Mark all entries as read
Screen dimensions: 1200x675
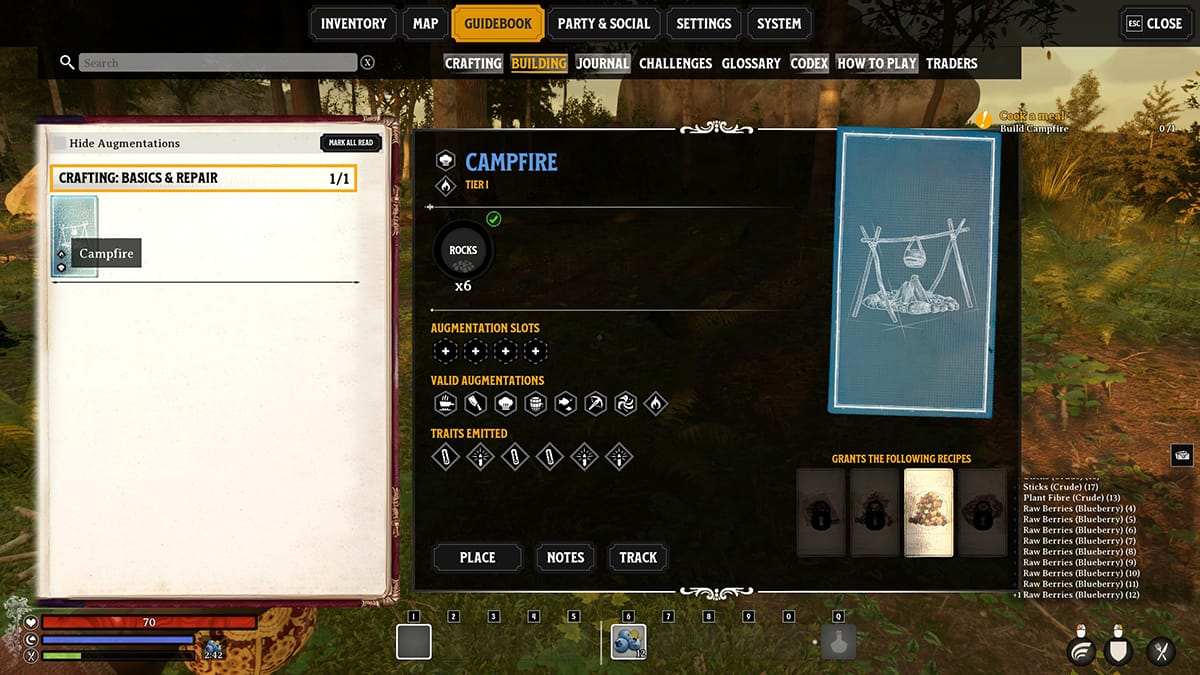tap(351, 143)
